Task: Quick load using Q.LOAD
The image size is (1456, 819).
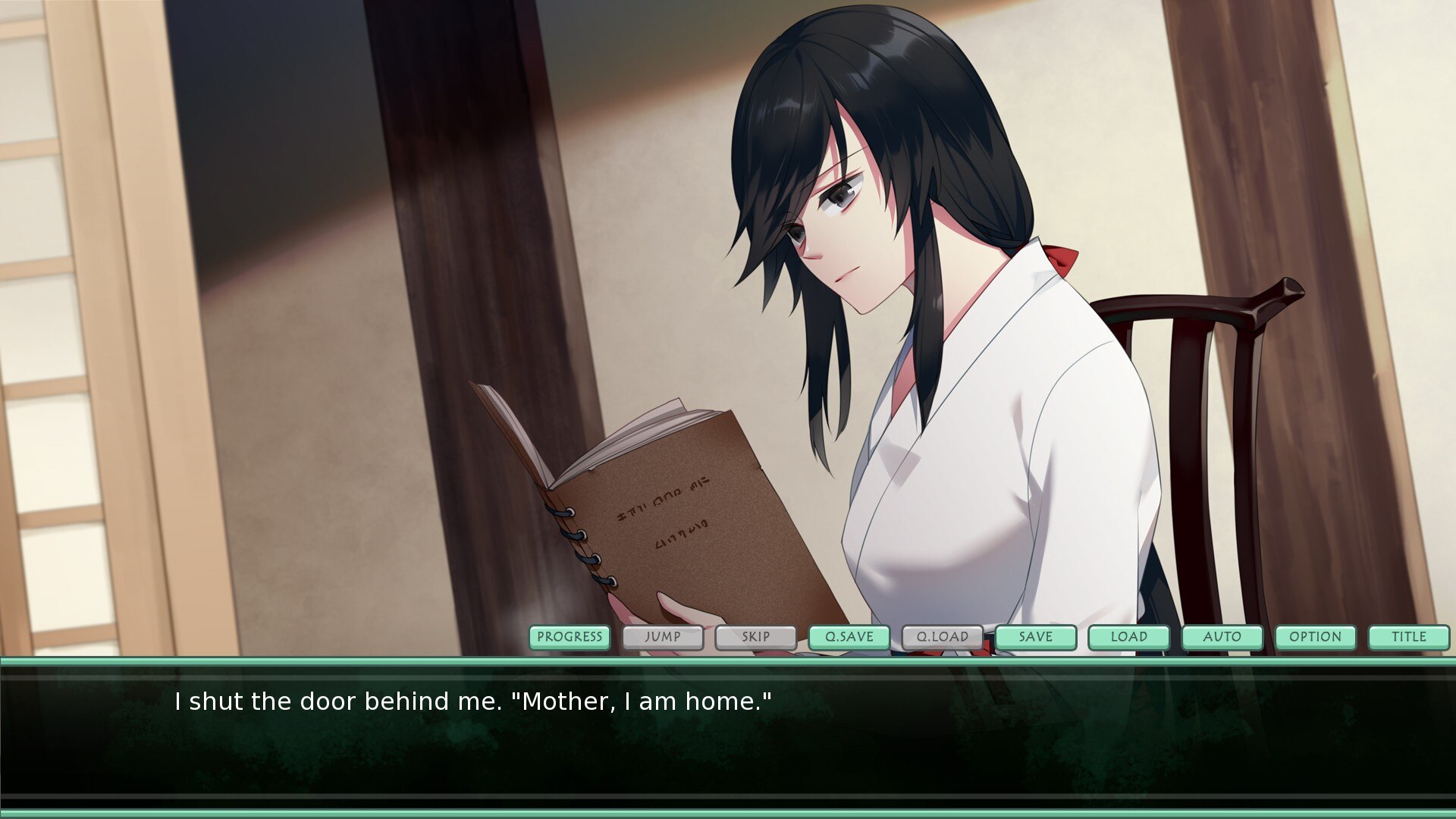Action: (943, 637)
